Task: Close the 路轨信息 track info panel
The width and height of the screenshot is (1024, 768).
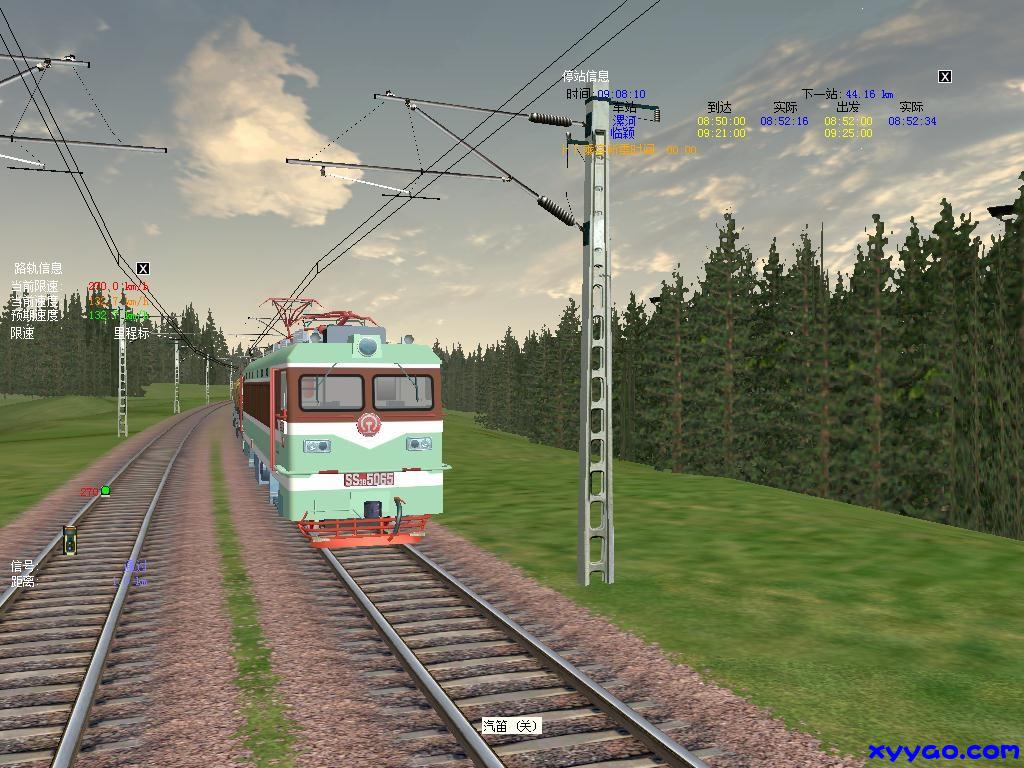Action: [x=143, y=268]
